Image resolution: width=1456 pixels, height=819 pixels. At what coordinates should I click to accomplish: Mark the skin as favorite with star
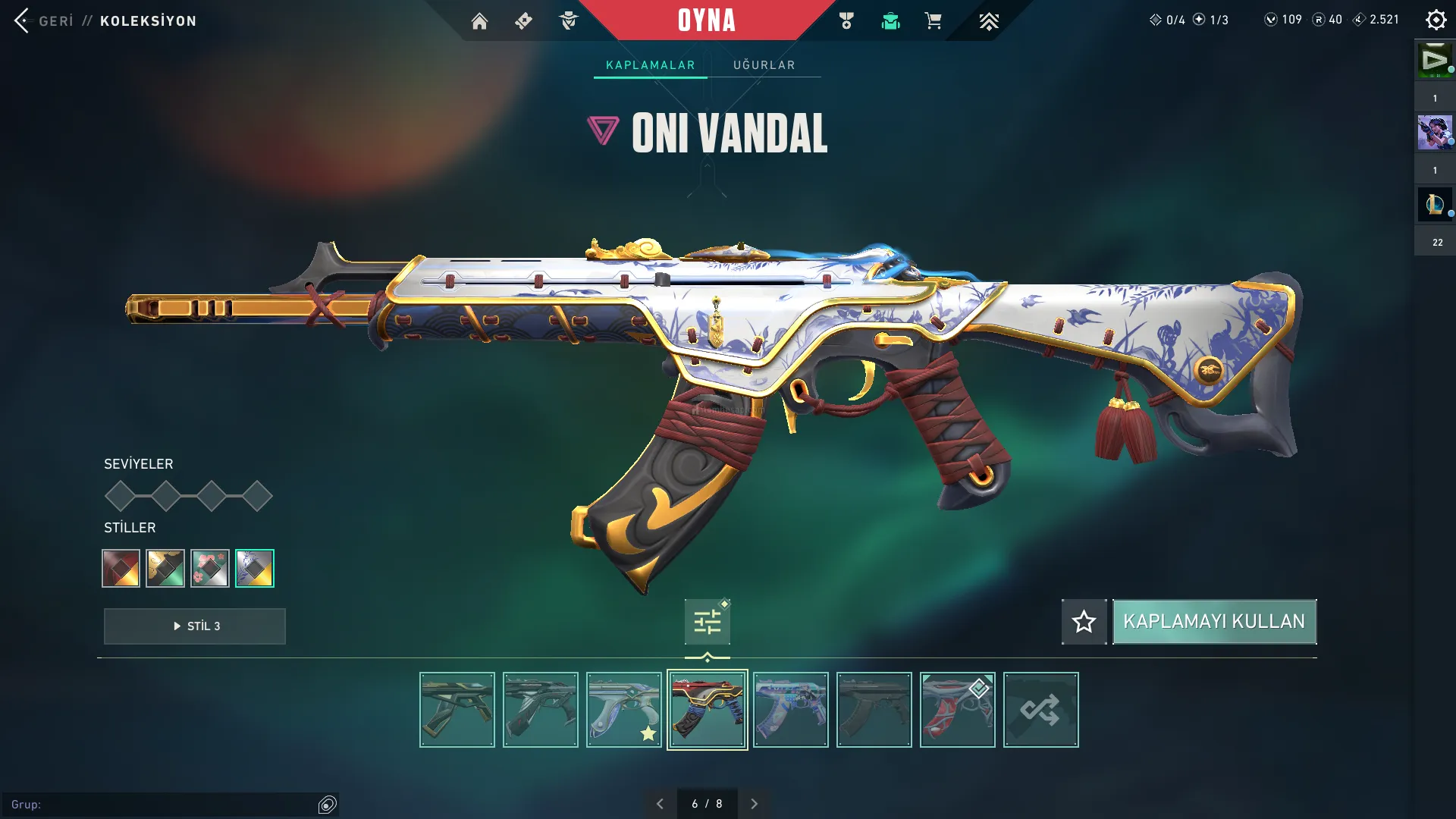(1084, 622)
